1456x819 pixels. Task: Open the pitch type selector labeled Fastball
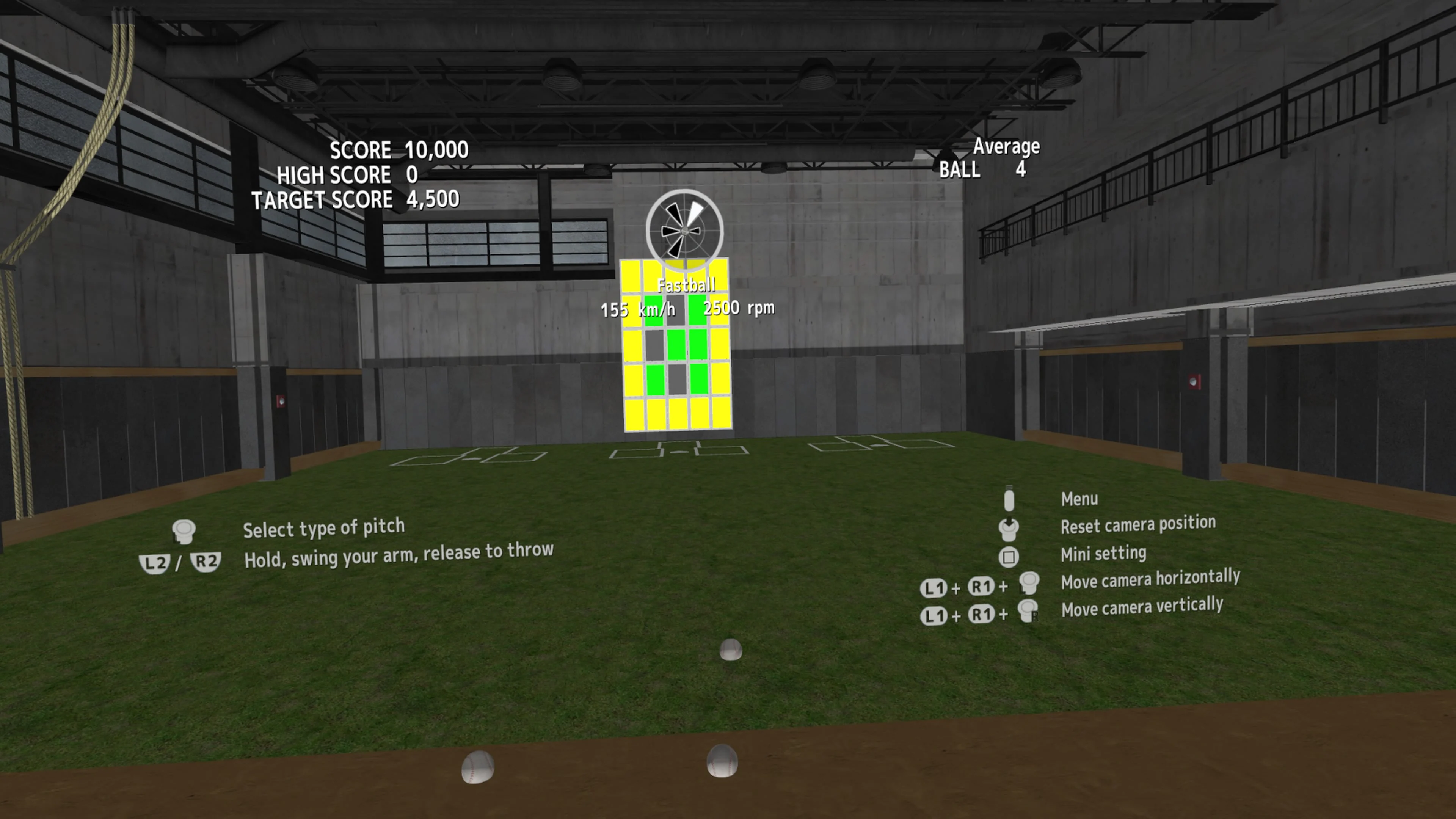[687, 284]
